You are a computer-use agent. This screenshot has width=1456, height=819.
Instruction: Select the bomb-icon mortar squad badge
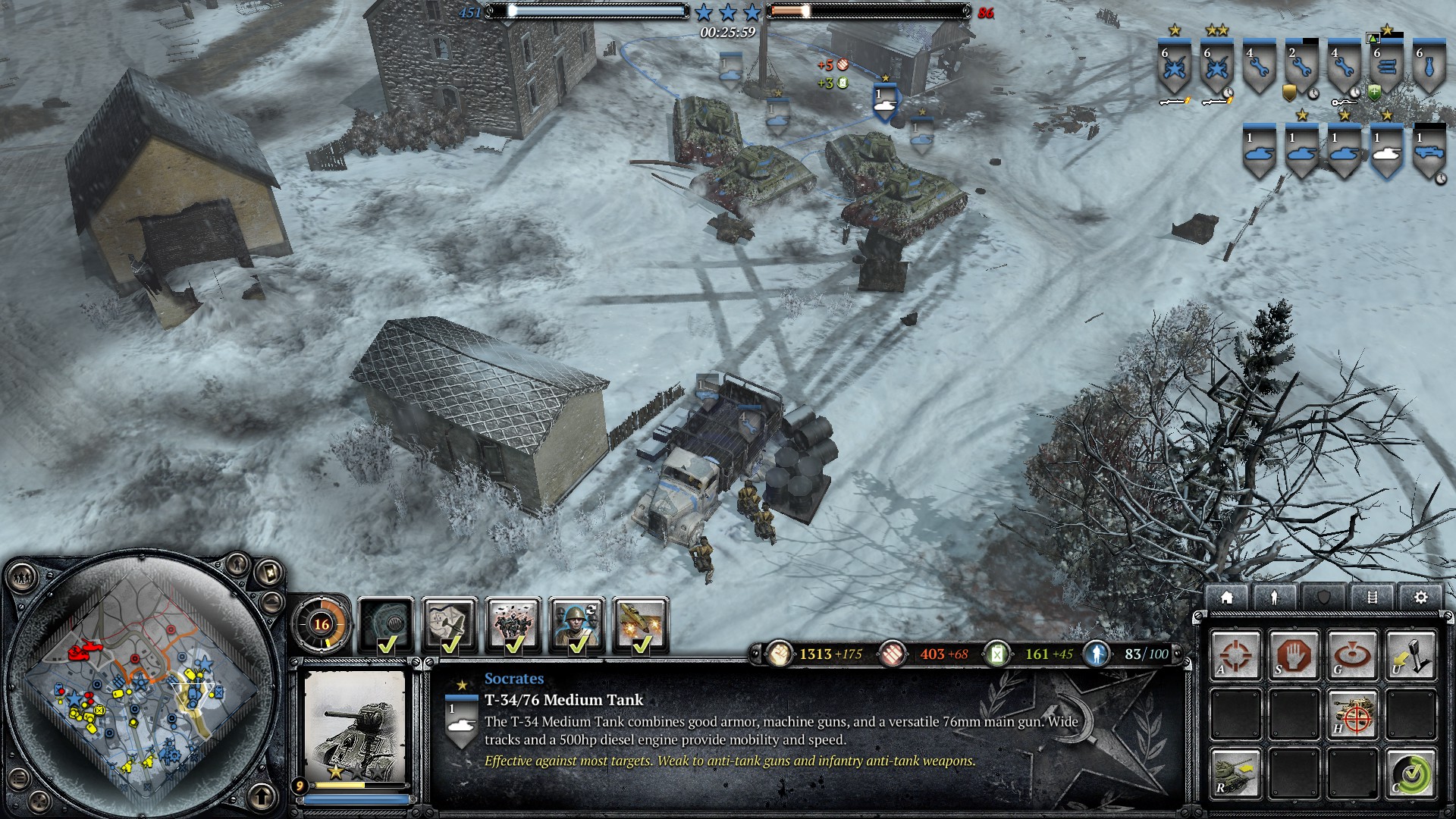pos(1429,68)
